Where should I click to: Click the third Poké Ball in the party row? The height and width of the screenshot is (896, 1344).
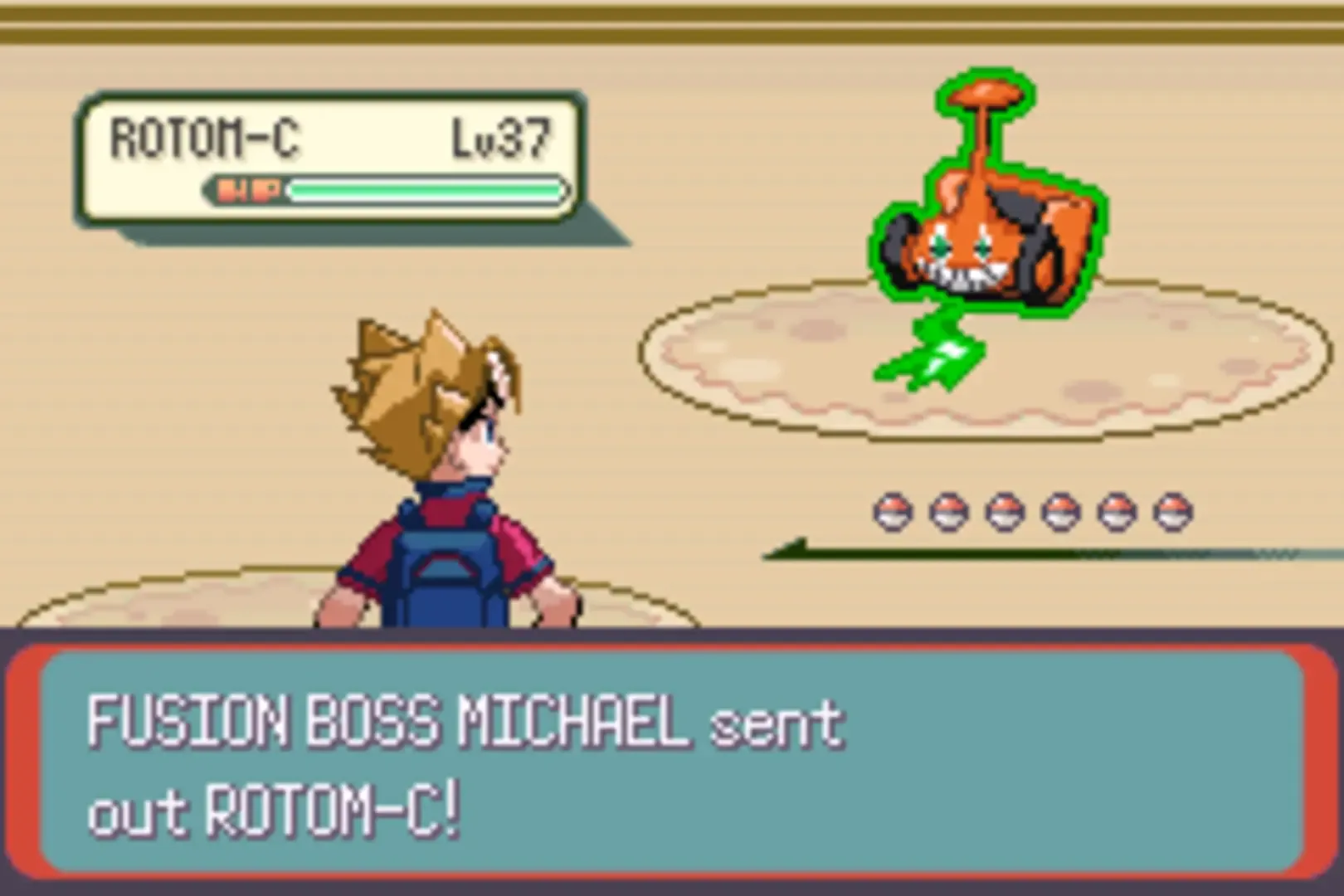point(1003,511)
